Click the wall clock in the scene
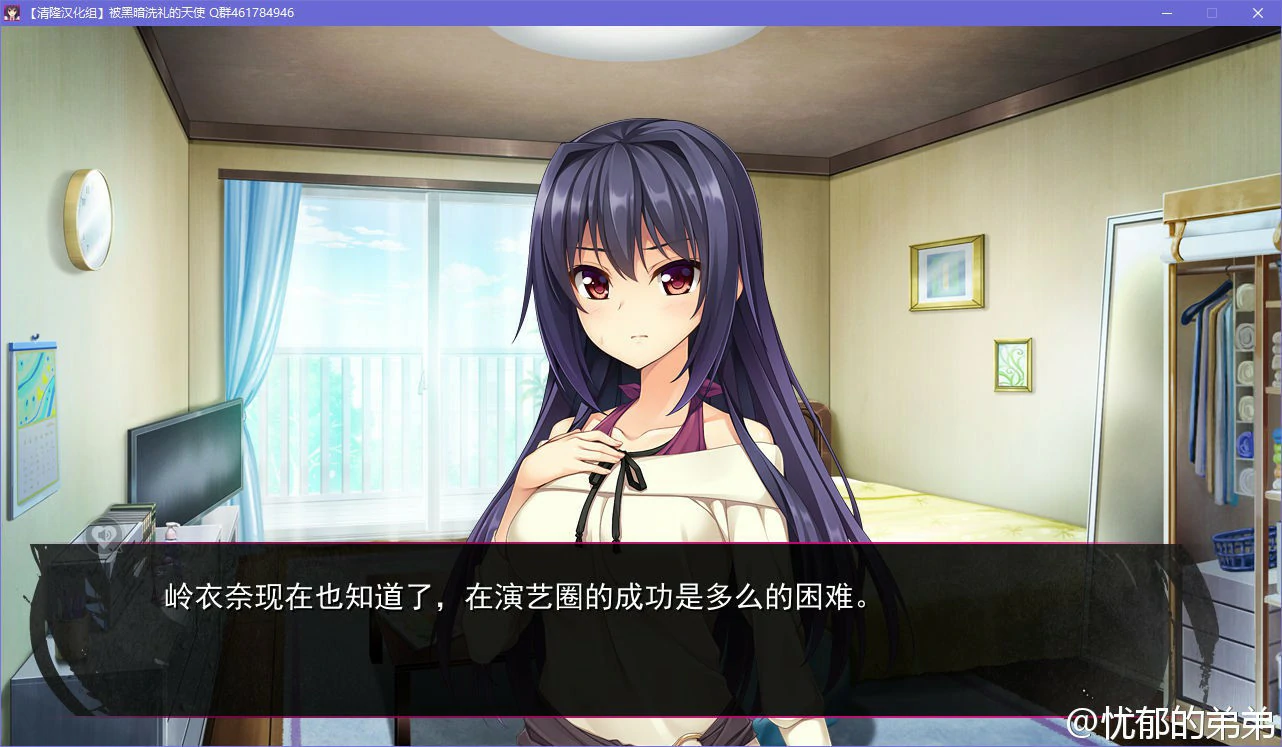The image size is (1282, 747). pyautogui.click(x=88, y=218)
